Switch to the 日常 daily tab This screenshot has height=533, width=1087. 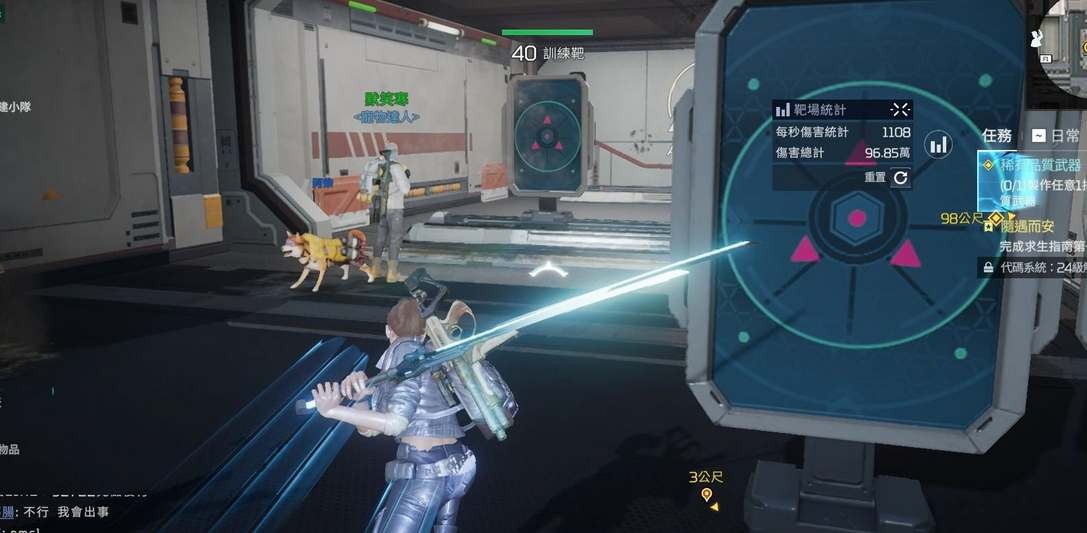(1058, 135)
